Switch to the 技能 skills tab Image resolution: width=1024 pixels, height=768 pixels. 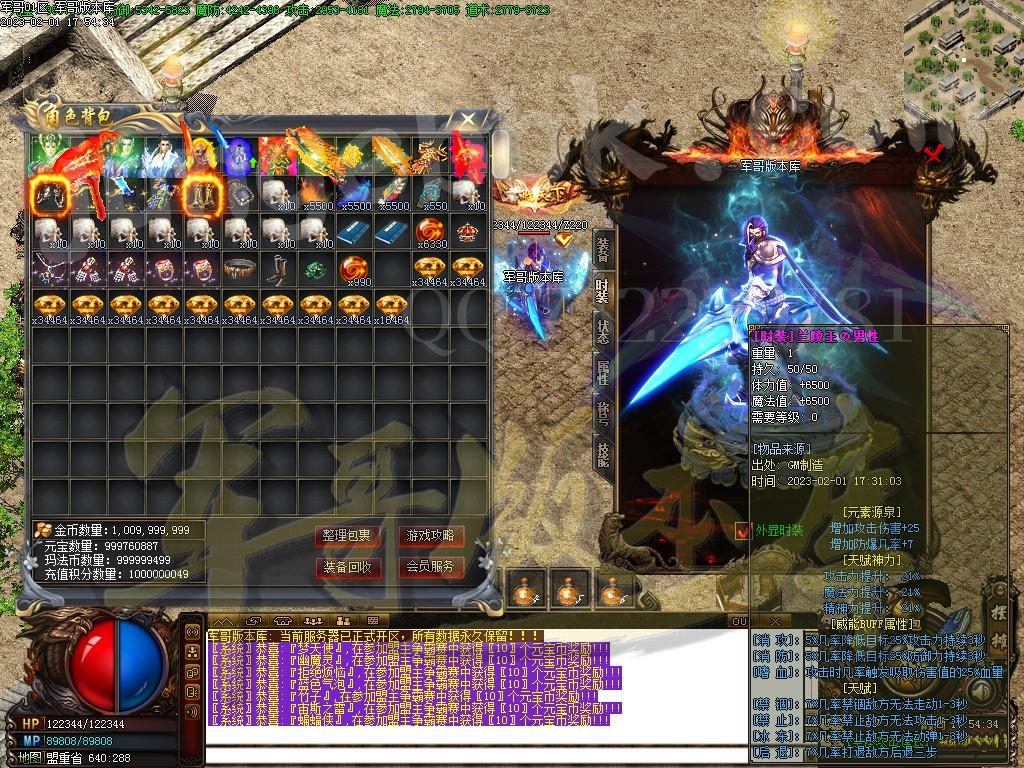603,453
